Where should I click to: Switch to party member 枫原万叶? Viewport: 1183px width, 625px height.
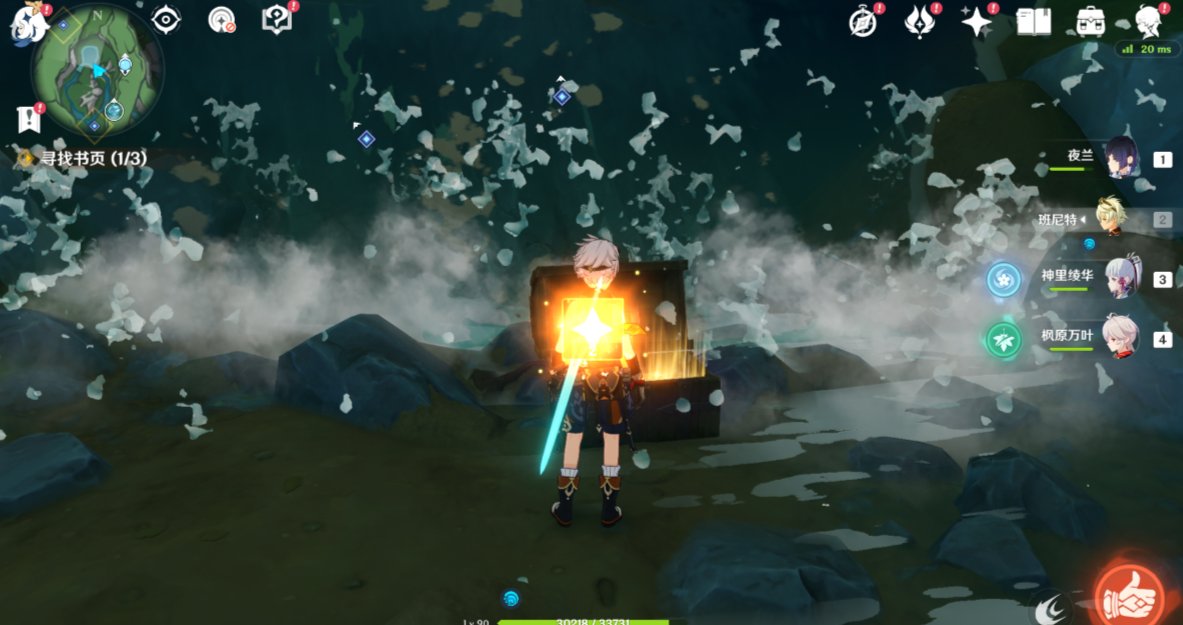pos(1119,338)
